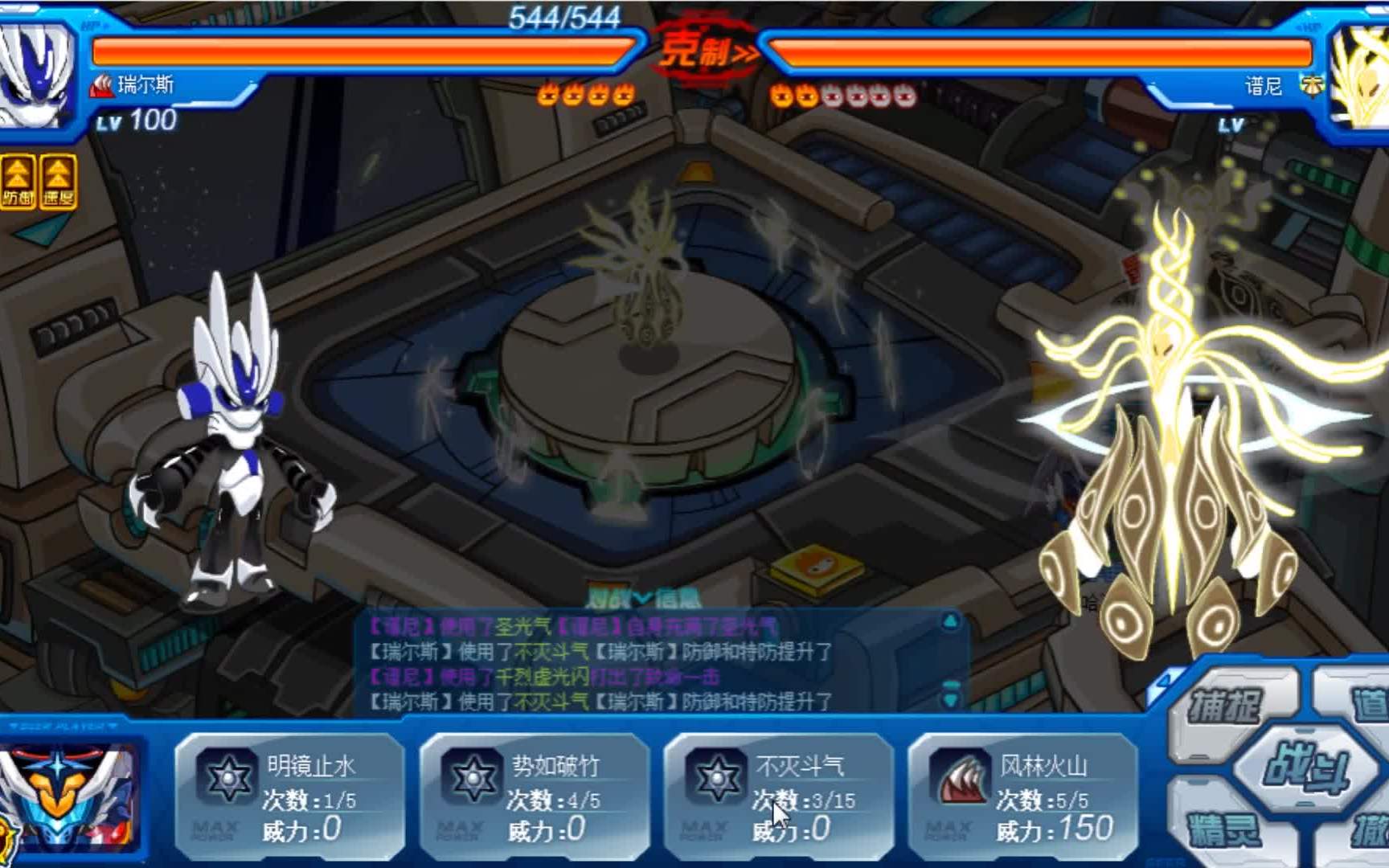Collapse the 对战信息 battle log header
The width and height of the screenshot is (1389, 868).
(643, 598)
